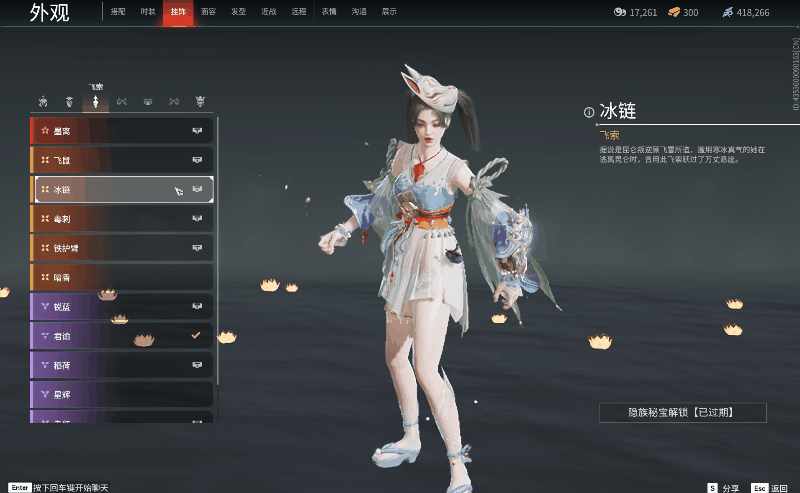800x493 pixels.
Task: Choose the 远程 tab
Action: coord(298,12)
